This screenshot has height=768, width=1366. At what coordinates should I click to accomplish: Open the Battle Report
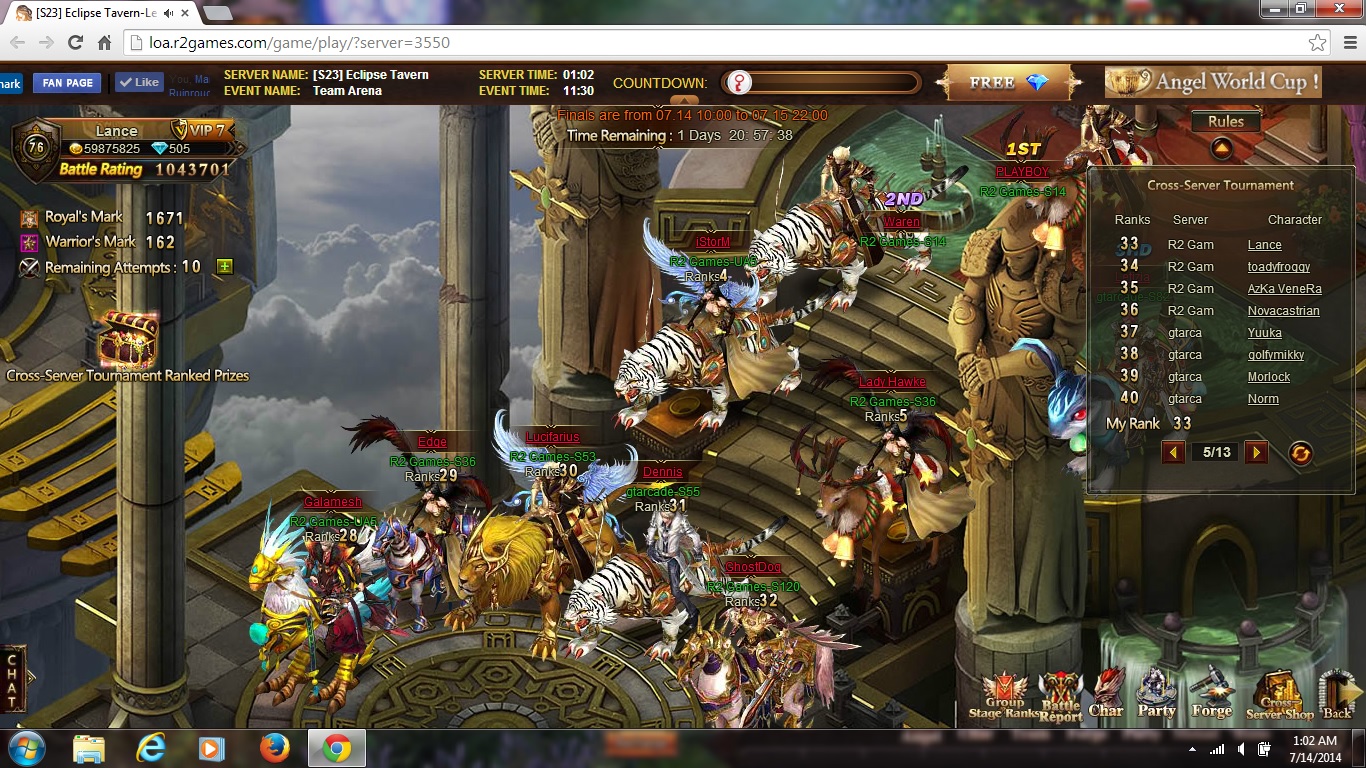pos(1060,696)
